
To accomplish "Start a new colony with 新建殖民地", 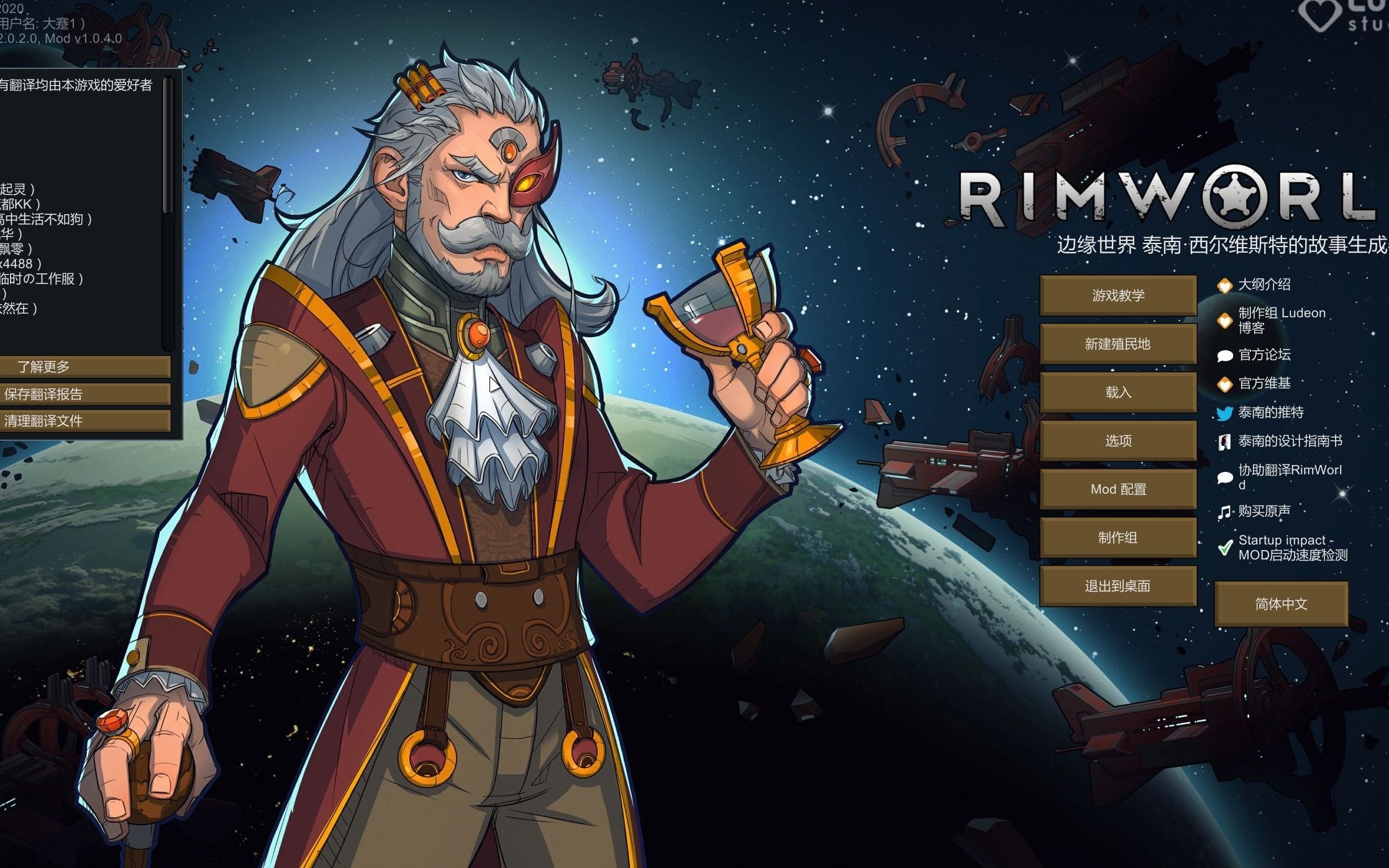I will click(1118, 343).
